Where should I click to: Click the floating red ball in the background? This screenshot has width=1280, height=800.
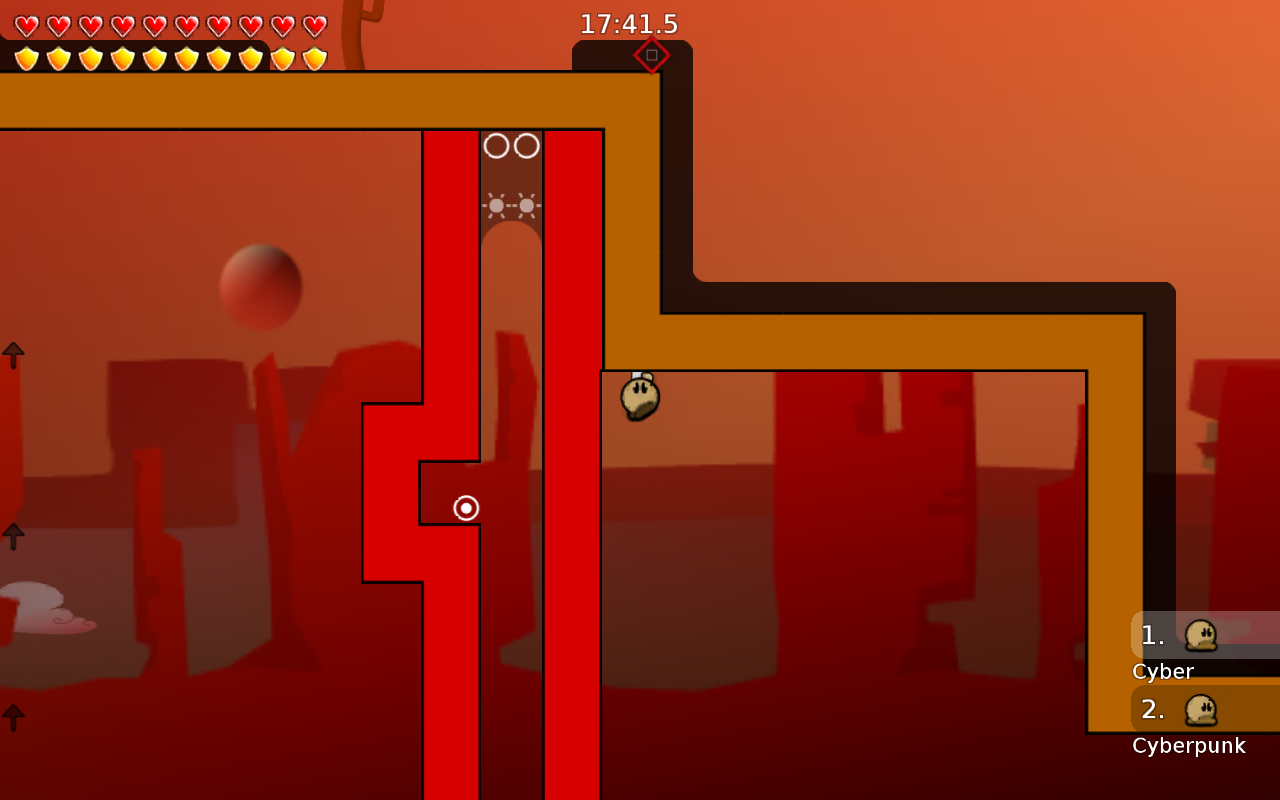tap(263, 287)
